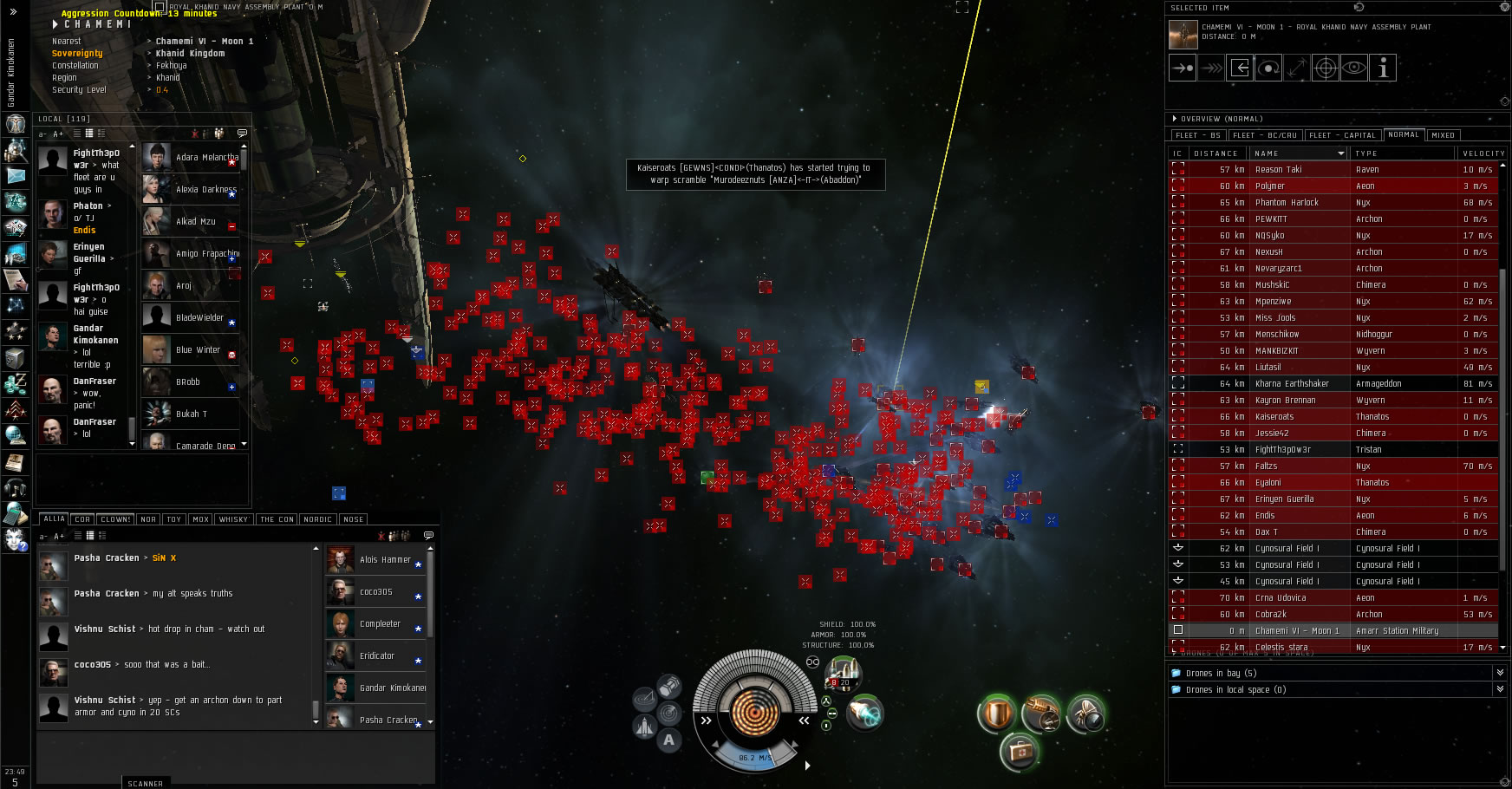
Task: Lock target with the crosshair button
Action: (1326, 68)
